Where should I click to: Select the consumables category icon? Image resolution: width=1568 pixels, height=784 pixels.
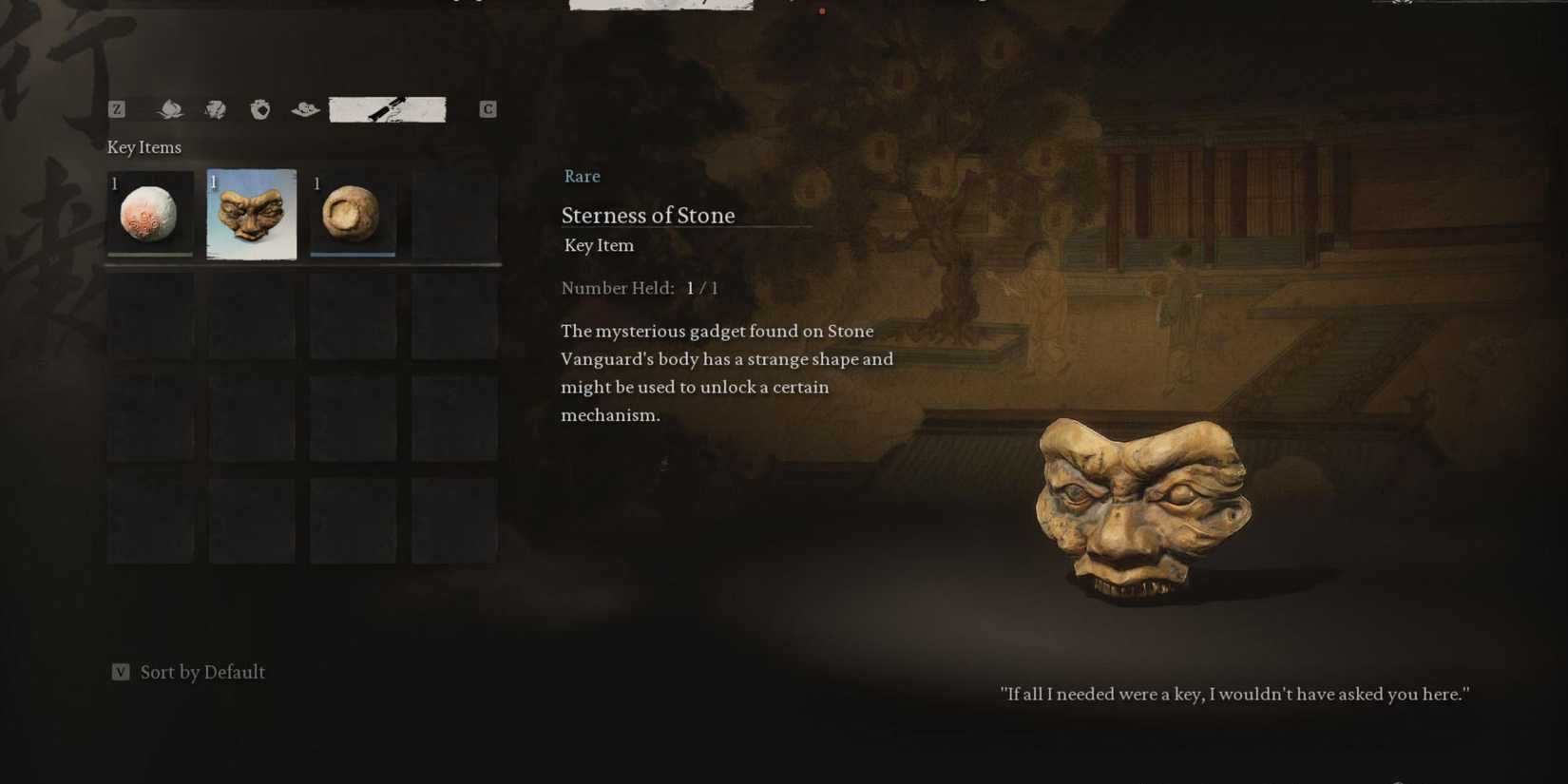tap(216, 108)
